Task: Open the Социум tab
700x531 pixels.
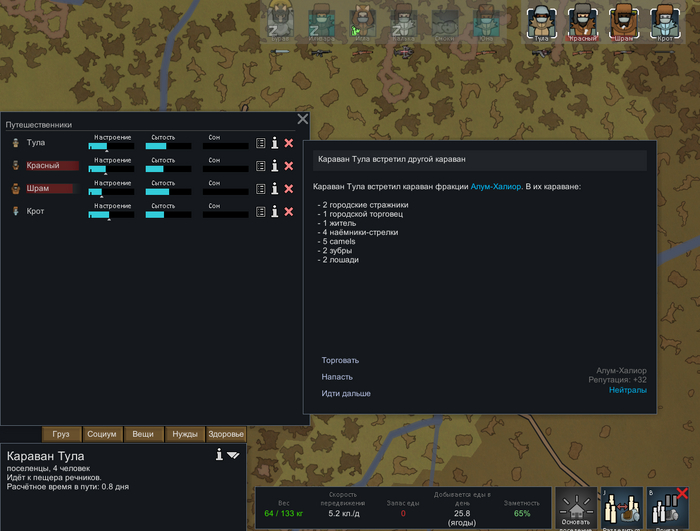Action: coord(102,434)
